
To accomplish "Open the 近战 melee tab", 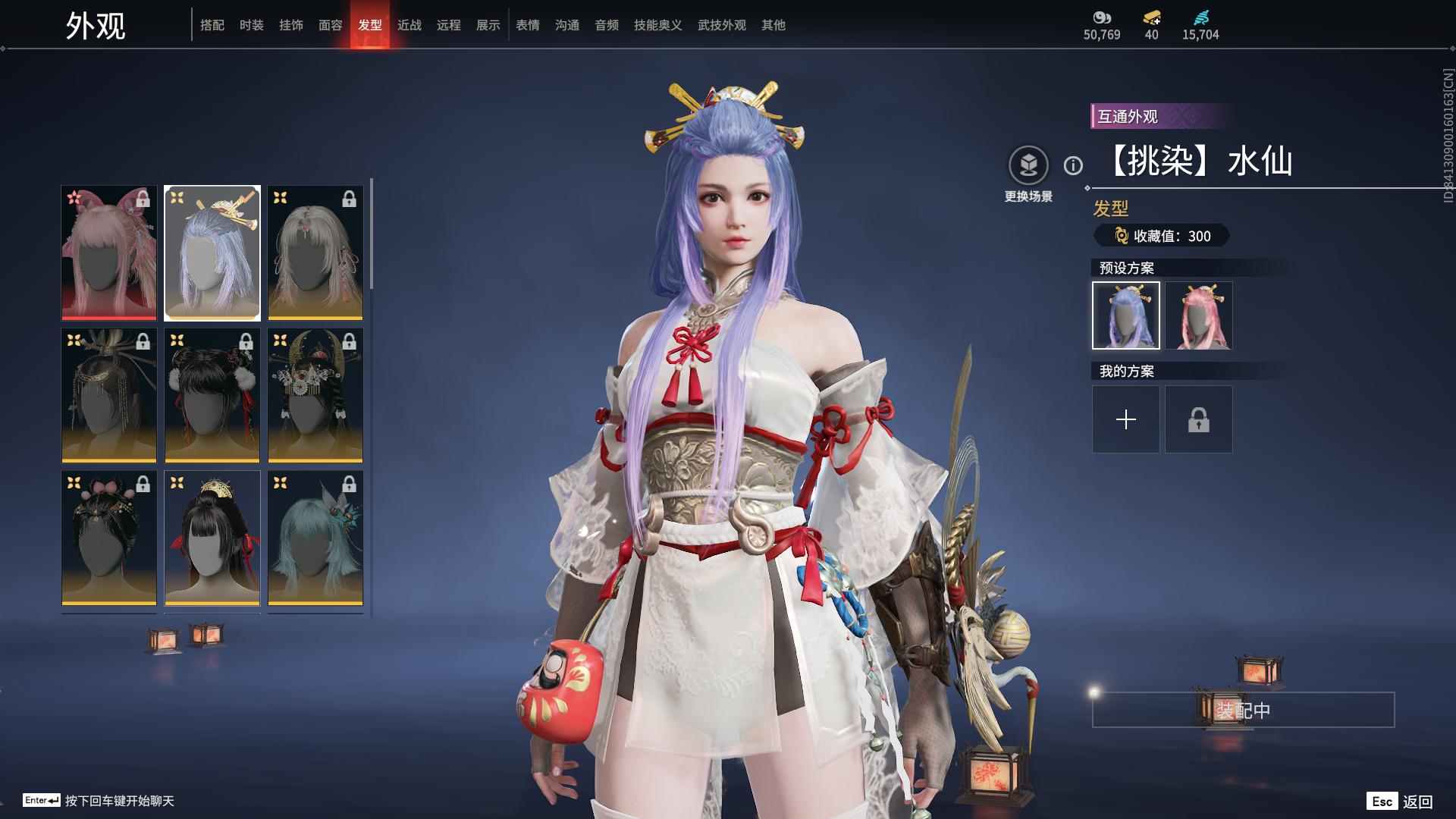I will coord(409,25).
